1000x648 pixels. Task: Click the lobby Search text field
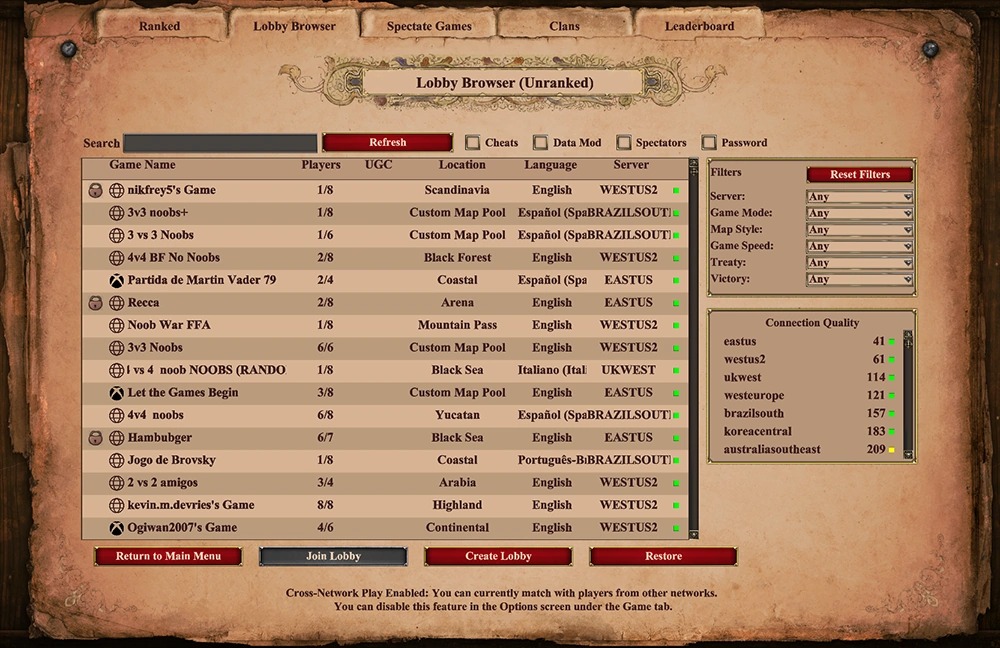(x=220, y=143)
